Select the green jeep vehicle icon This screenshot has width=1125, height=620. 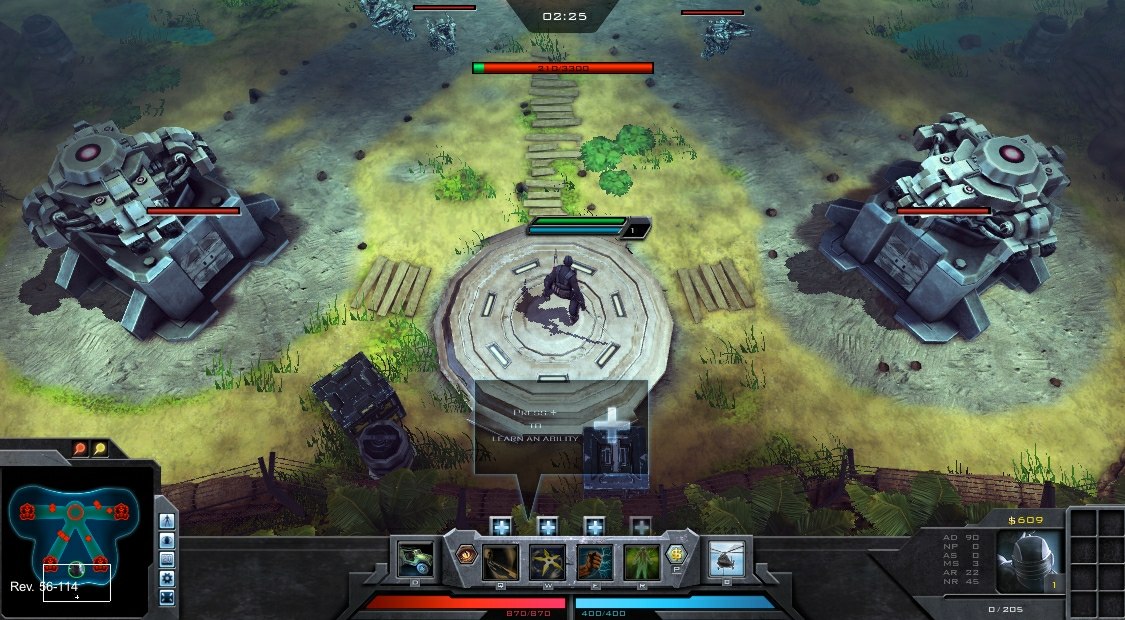(416, 559)
